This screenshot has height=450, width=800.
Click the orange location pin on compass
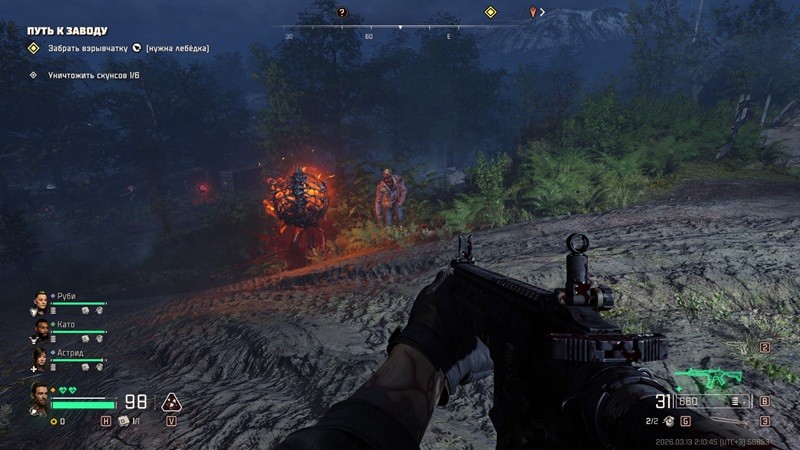(533, 12)
